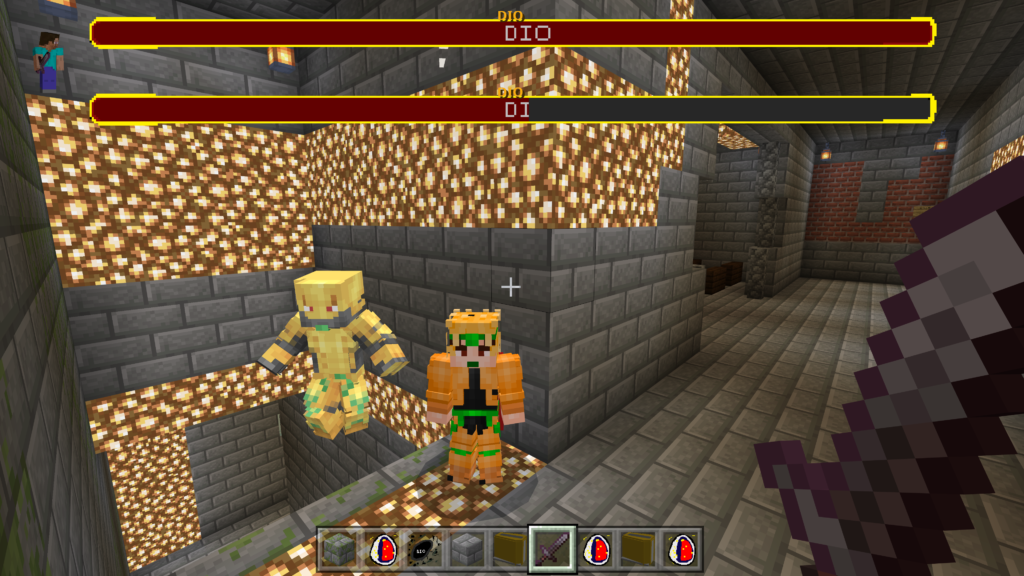The height and width of the screenshot is (576, 1024).
Task: Choose the yellow block between stone bricks and sword
Action: pos(508,549)
